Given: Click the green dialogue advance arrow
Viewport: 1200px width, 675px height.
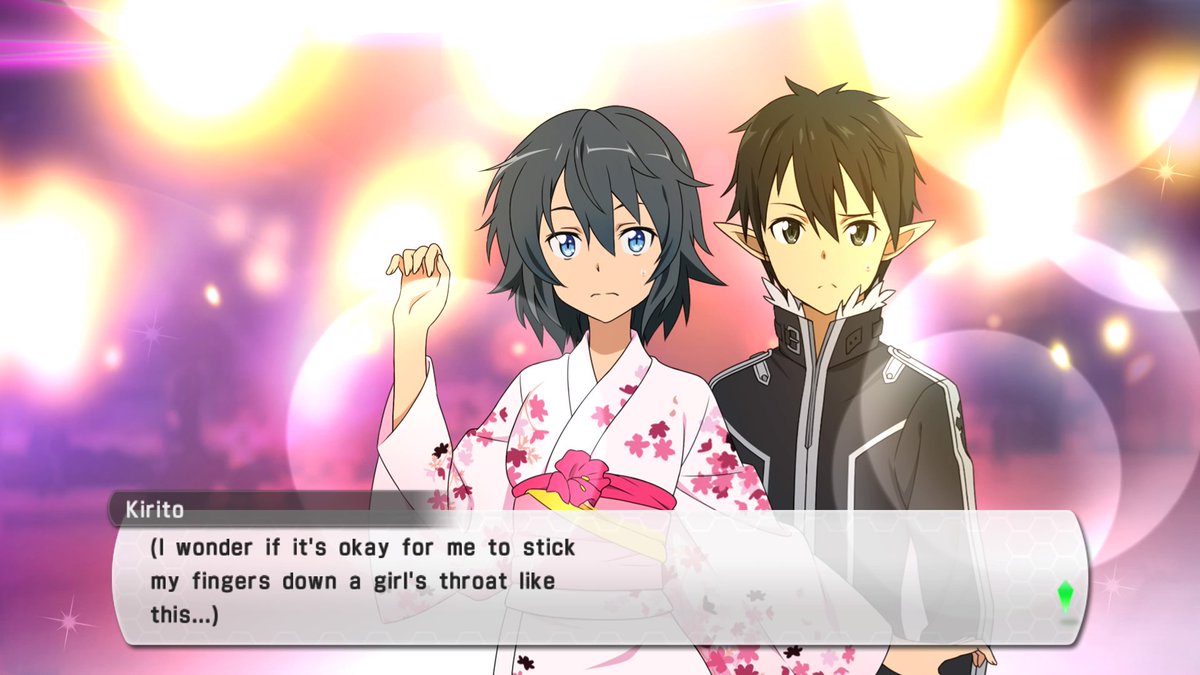Looking at the screenshot, I should (x=1065, y=597).
